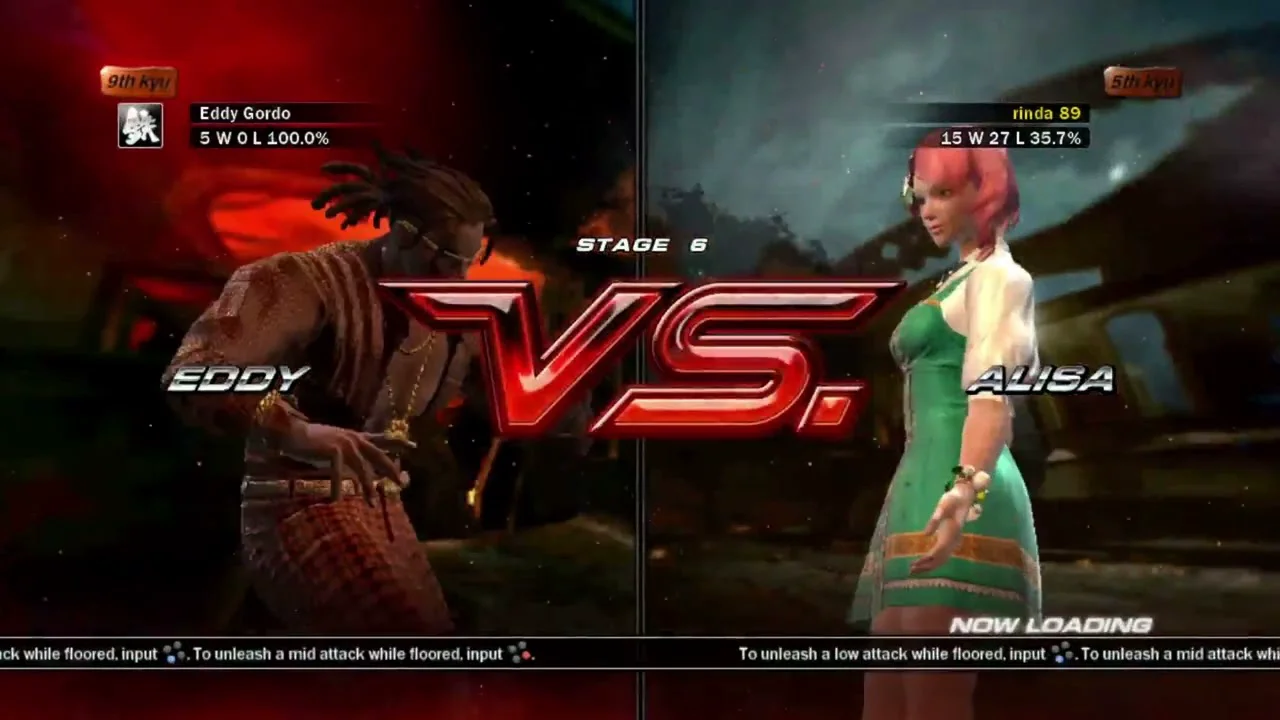Click the 5th kyu rank badge
The width and height of the screenshot is (1280, 720).
click(x=1142, y=81)
